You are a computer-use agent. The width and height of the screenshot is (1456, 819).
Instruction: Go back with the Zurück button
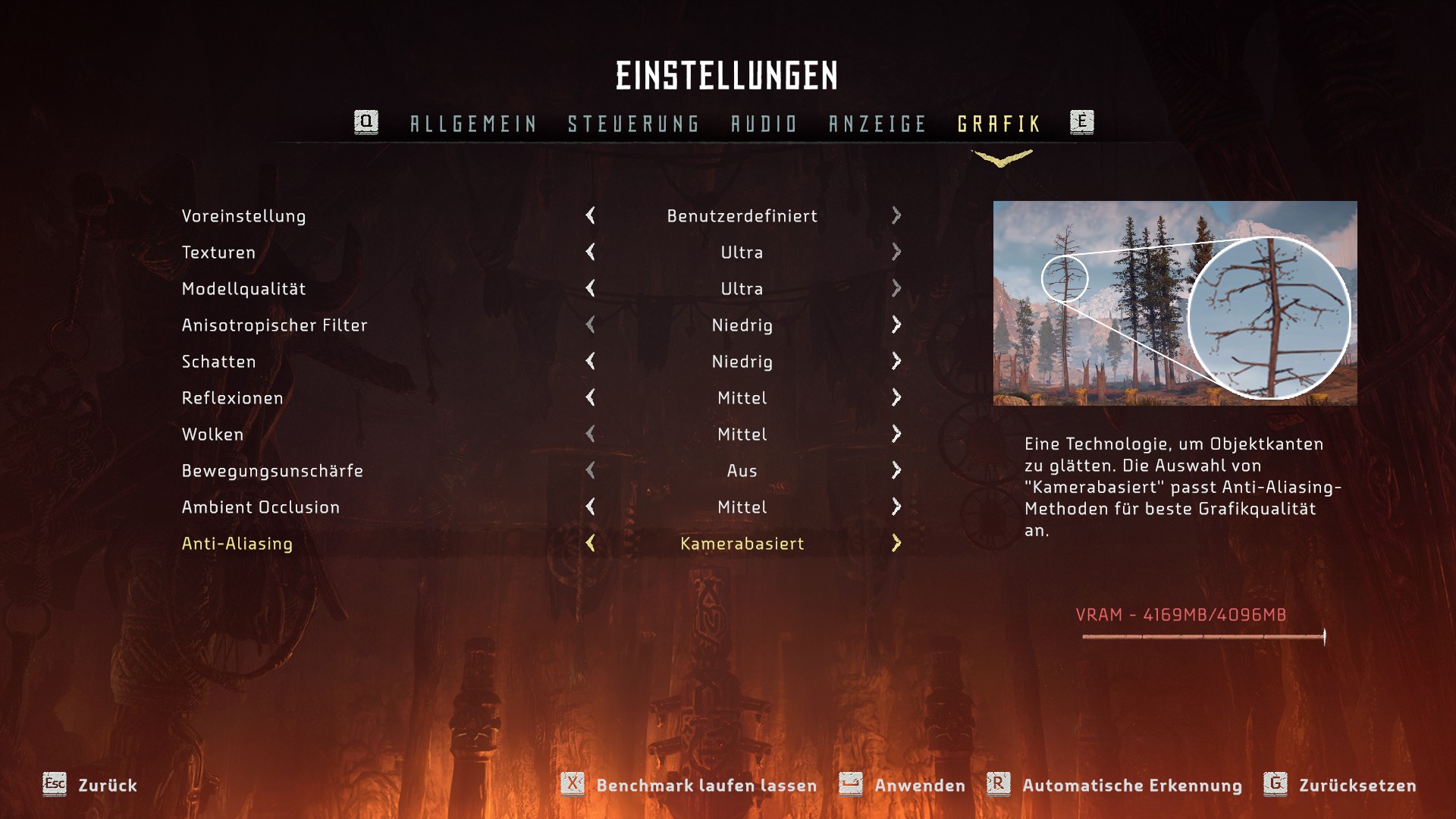click(106, 786)
